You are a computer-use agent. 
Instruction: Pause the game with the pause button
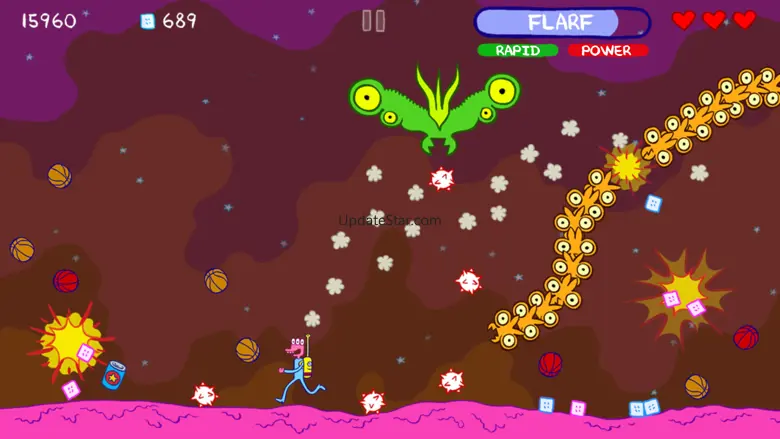tap(373, 21)
